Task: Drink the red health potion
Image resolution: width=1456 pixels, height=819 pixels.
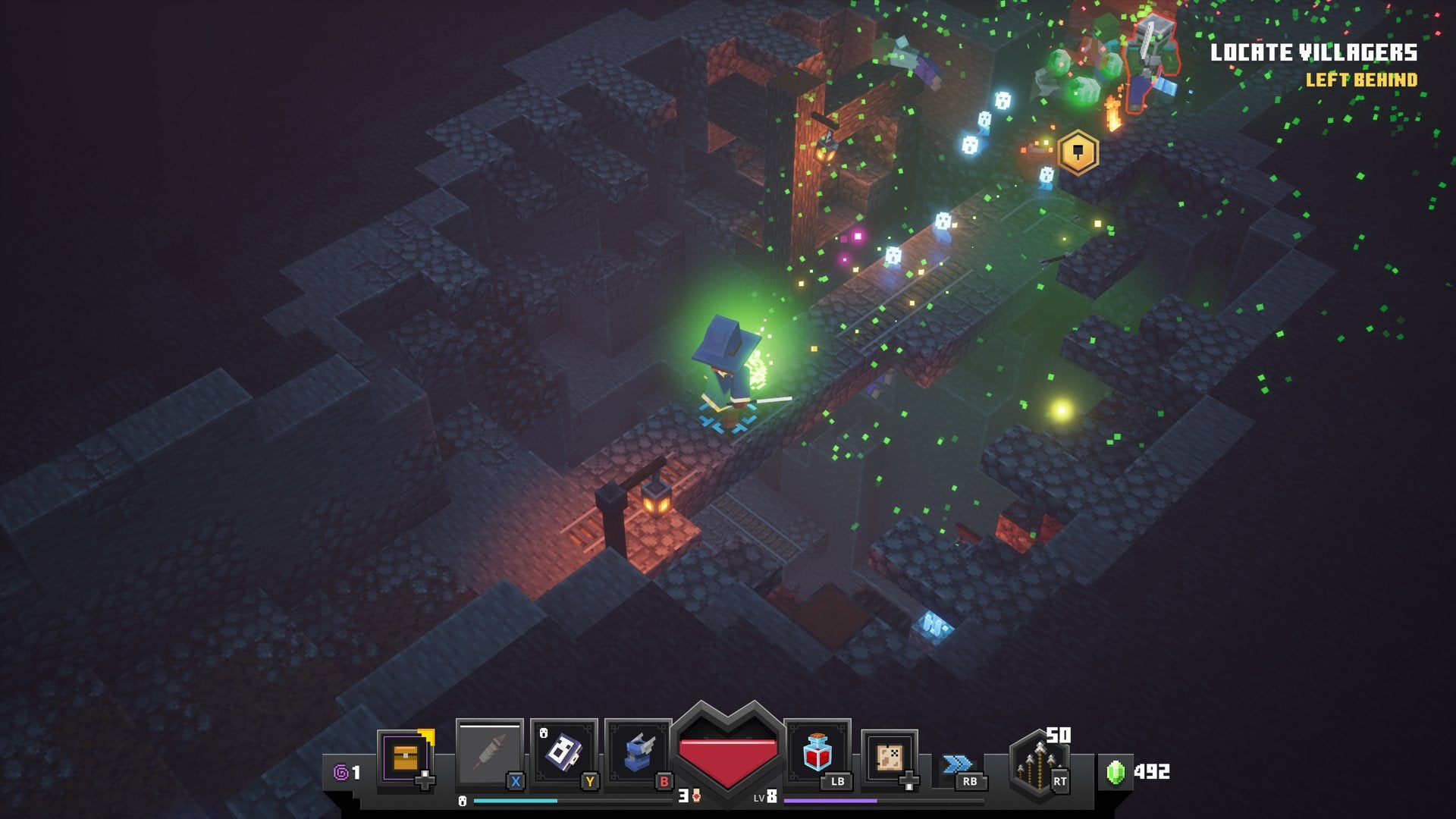Action: click(817, 753)
